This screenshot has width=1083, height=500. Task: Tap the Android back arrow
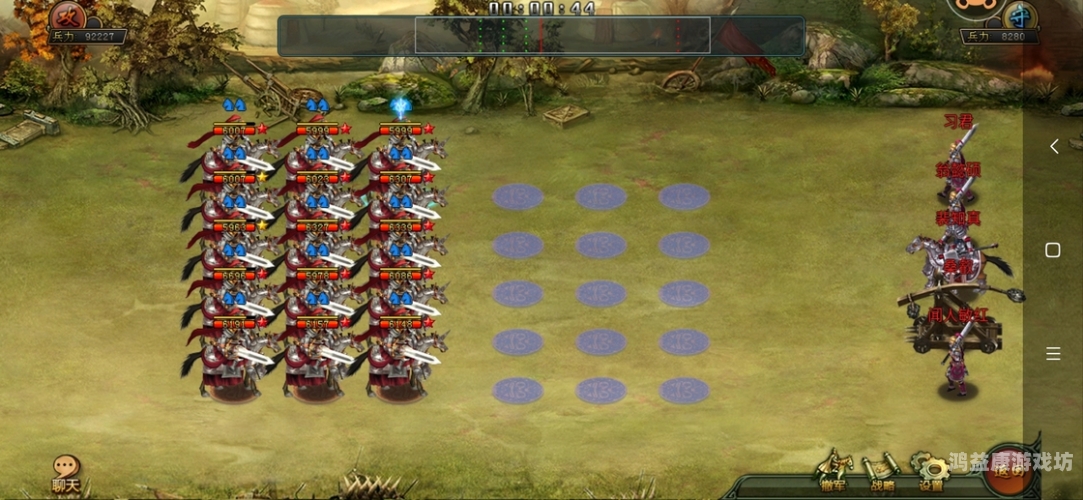(x=1053, y=147)
